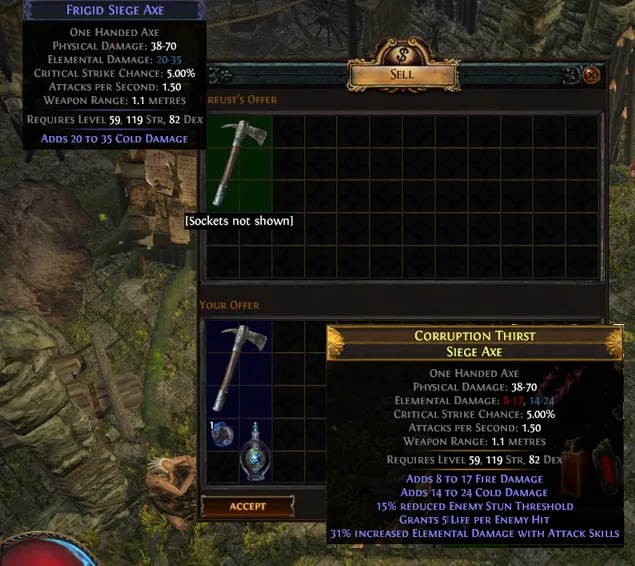Click the blue orb currency item
635x566 pixels.
(x=223, y=434)
